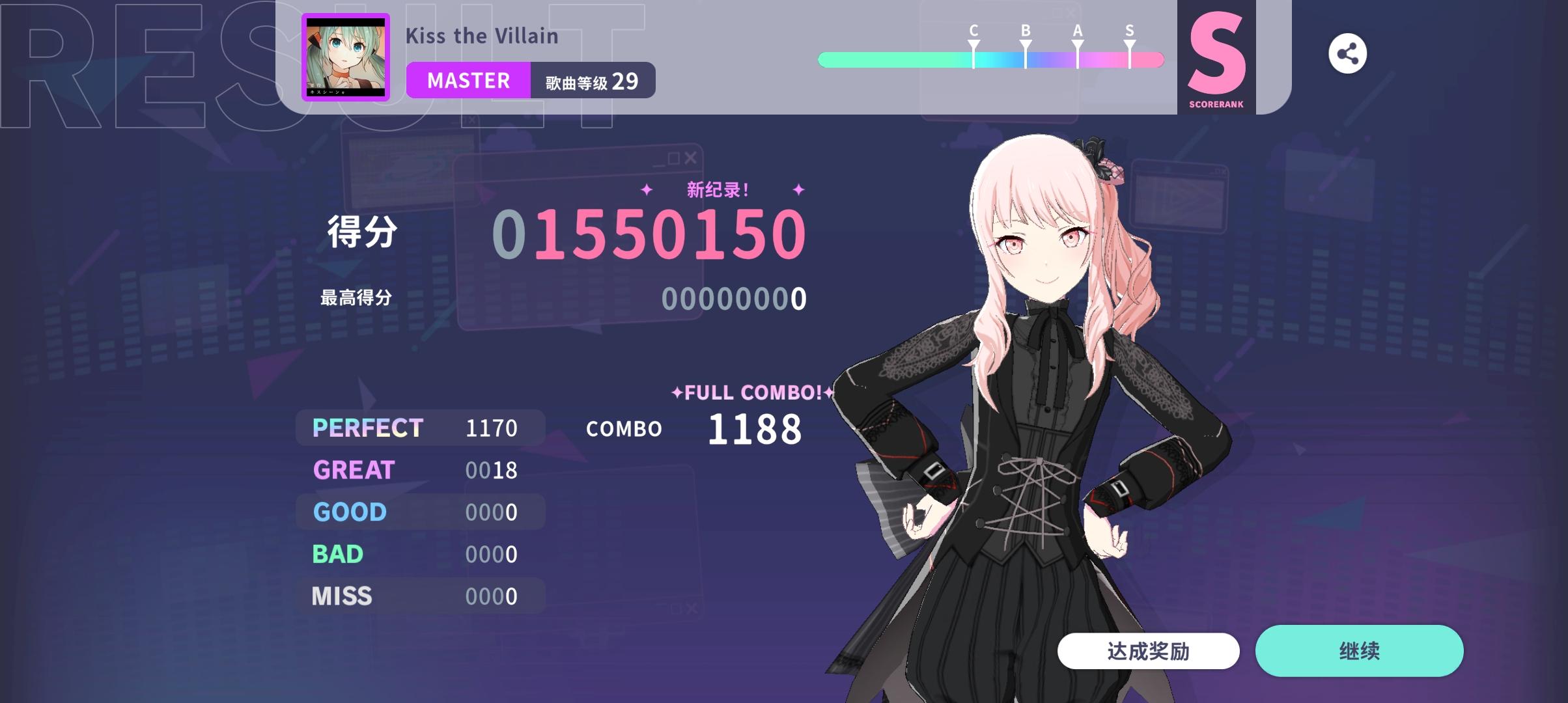This screenshot has width=1568, height=703.
Task: Click the sparkle icon beside FULL COMBO text
Action: [x=677, y=393]
